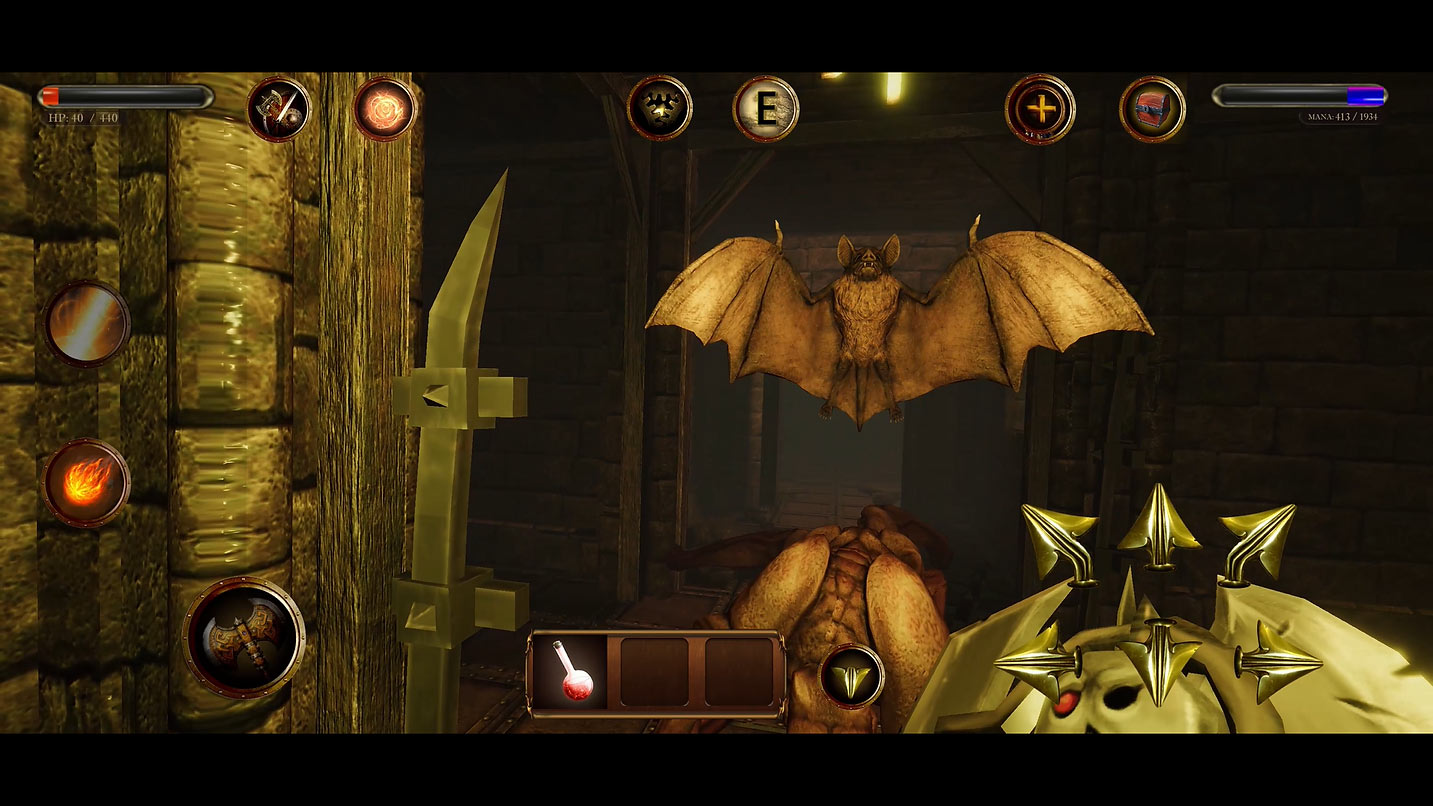Tap the golden arrowhead button beside the hotbar
The height and width of the screenshot is (806, 1433).
[852, 676]
